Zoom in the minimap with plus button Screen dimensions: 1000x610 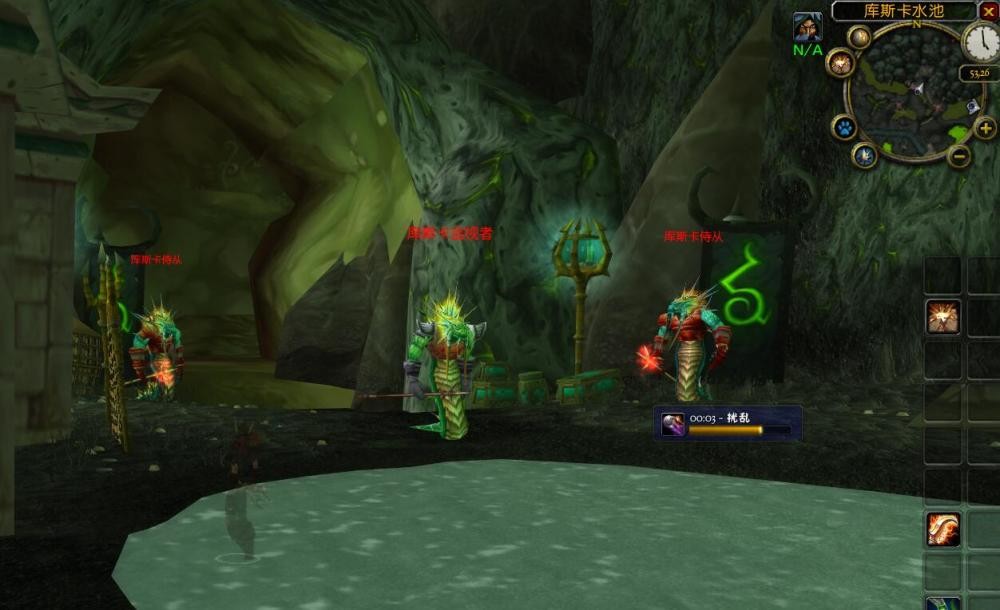(x=985, y=128)
